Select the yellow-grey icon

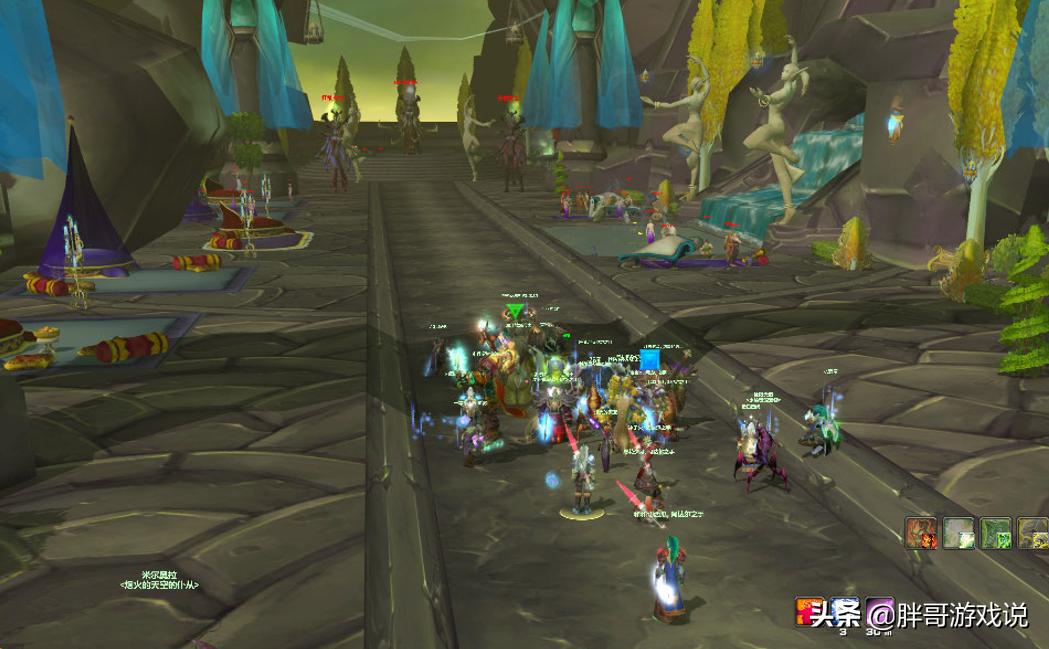pos(1033,533)
